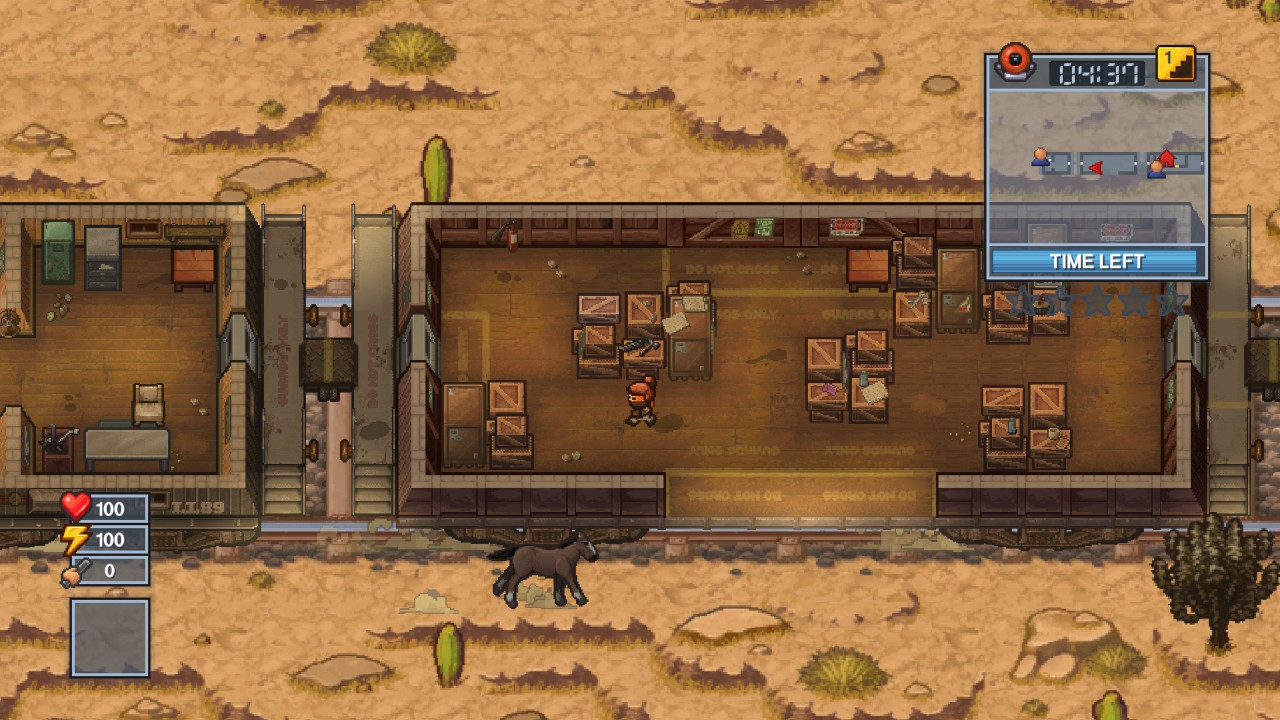This screenshot has width=1280, height=720.
Task: Click the green notice board above the crates
Action: point(766,228)
